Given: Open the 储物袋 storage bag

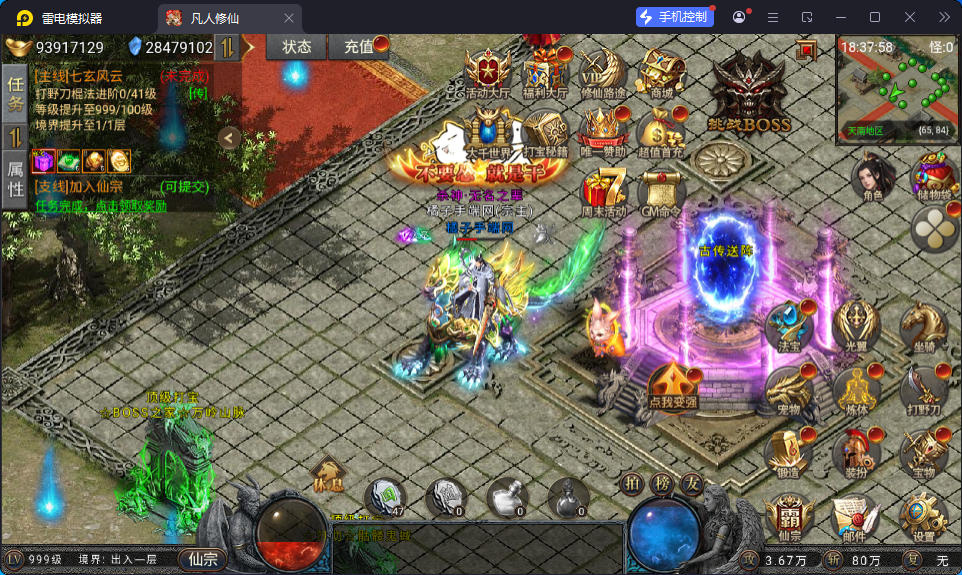Looking at the screenshot, I should tap(932, 180).
